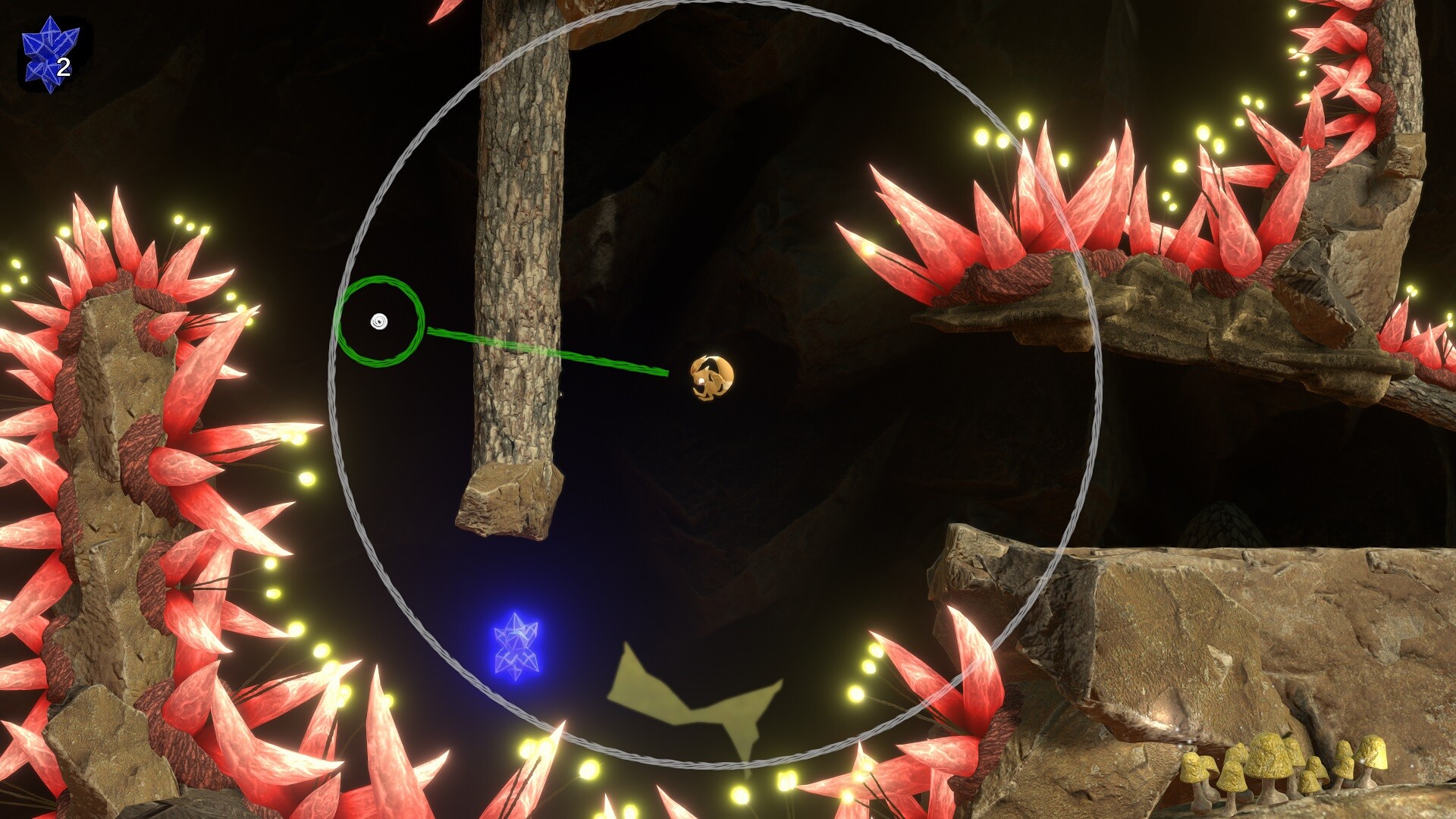Select the leftmost small mushroom
The height and width of the screenshot is (819, 1456).
[1192, 765]
